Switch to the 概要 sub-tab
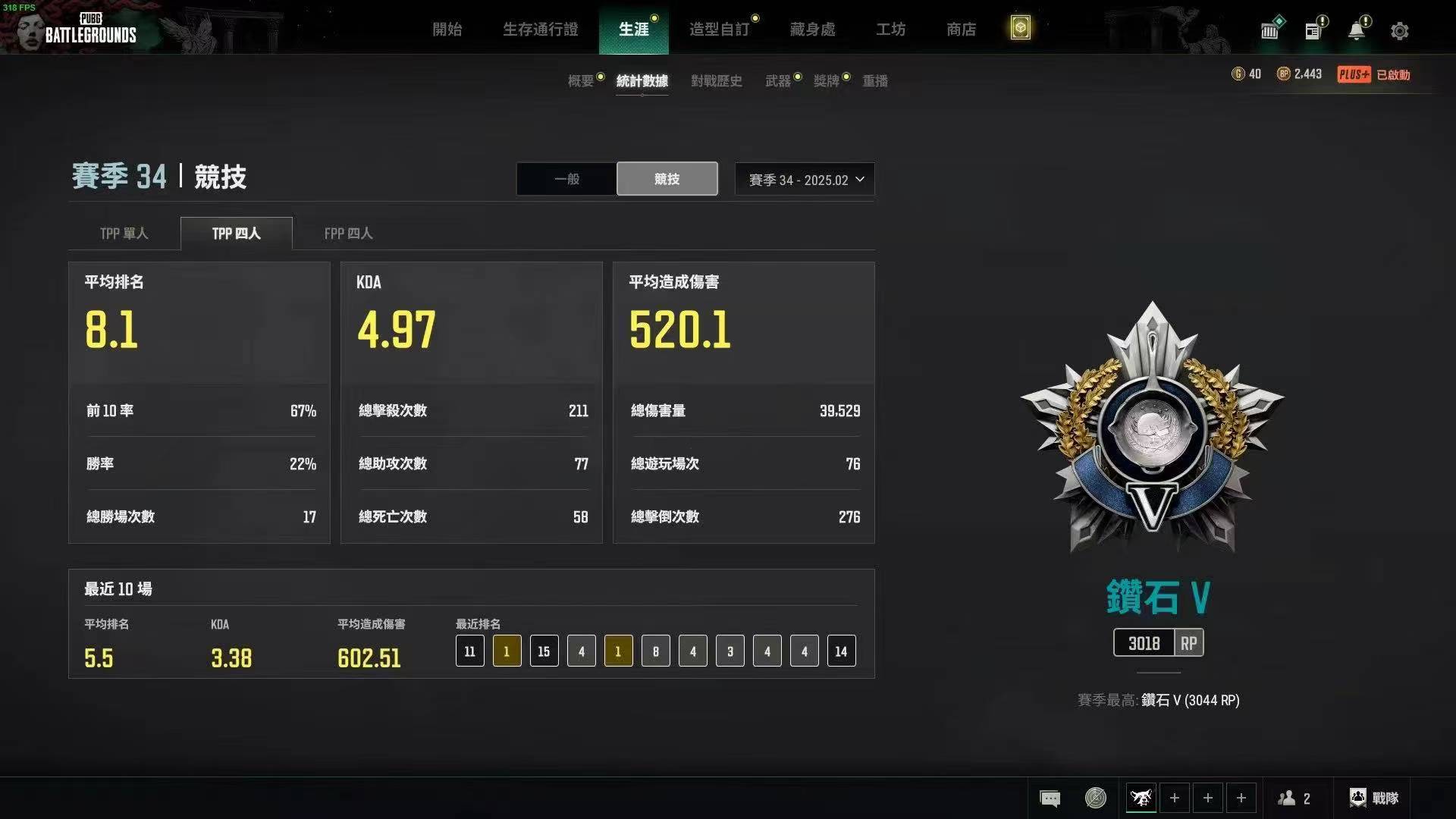The image size is (1456, 819). [581, 81]
